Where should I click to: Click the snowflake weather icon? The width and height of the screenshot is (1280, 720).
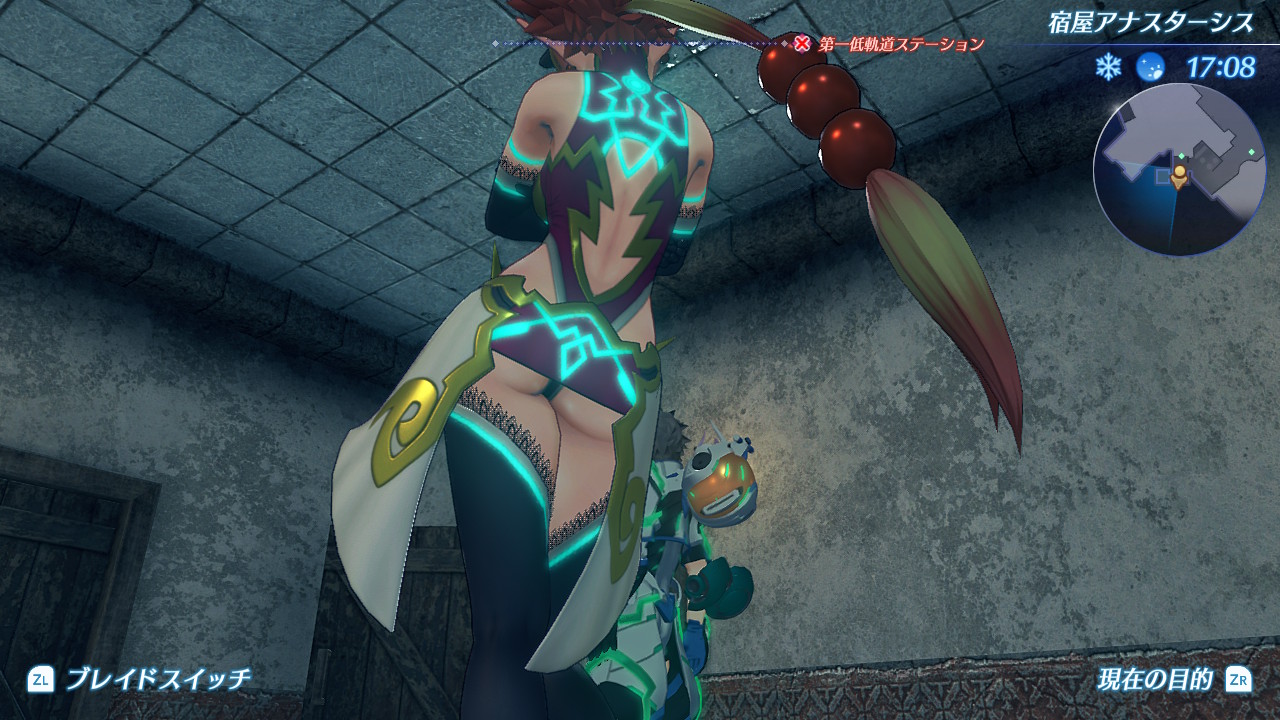tap(1108, 68)
